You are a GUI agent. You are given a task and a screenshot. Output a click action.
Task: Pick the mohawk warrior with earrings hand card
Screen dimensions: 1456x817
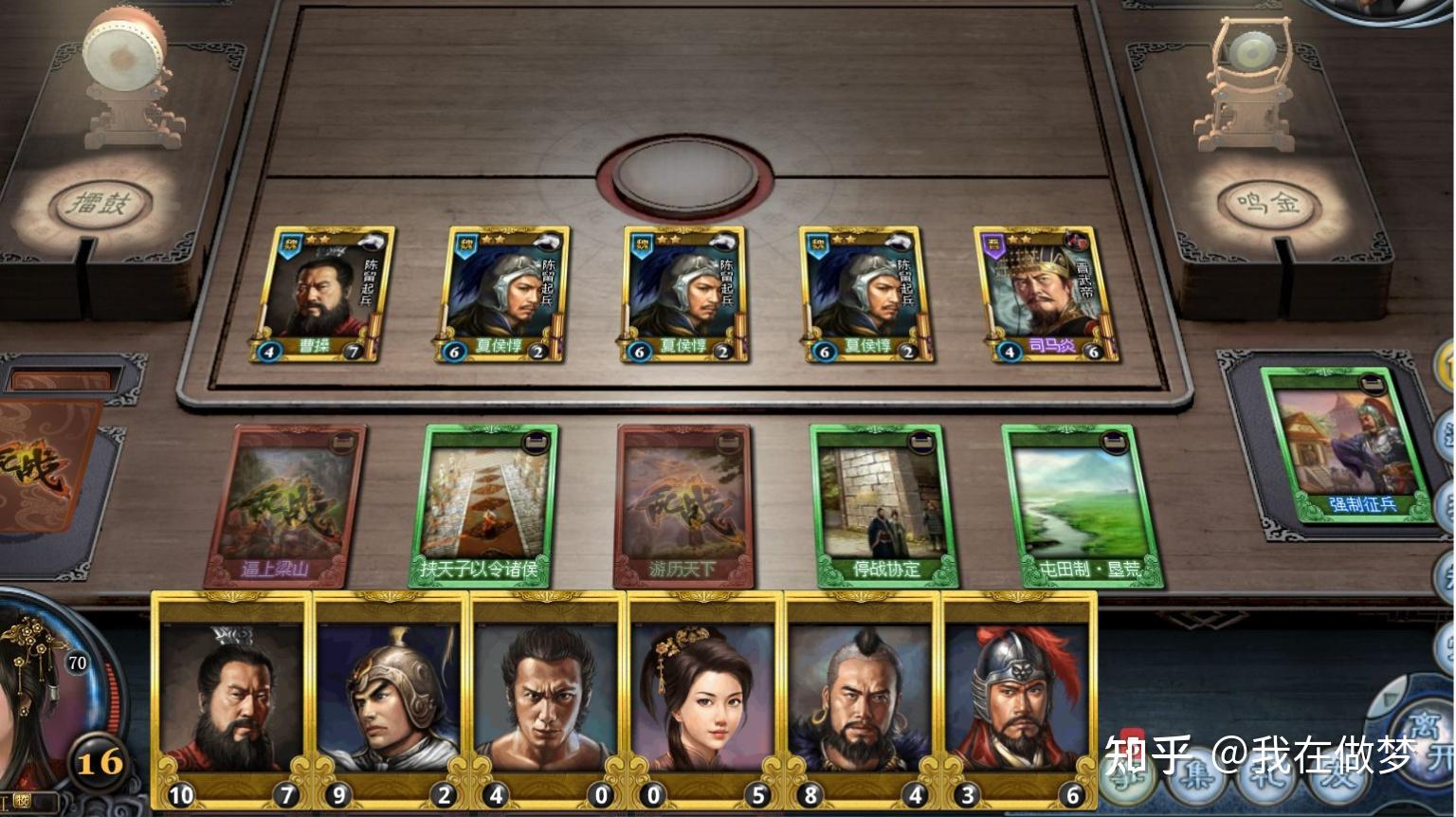click(x=862, y=699)
